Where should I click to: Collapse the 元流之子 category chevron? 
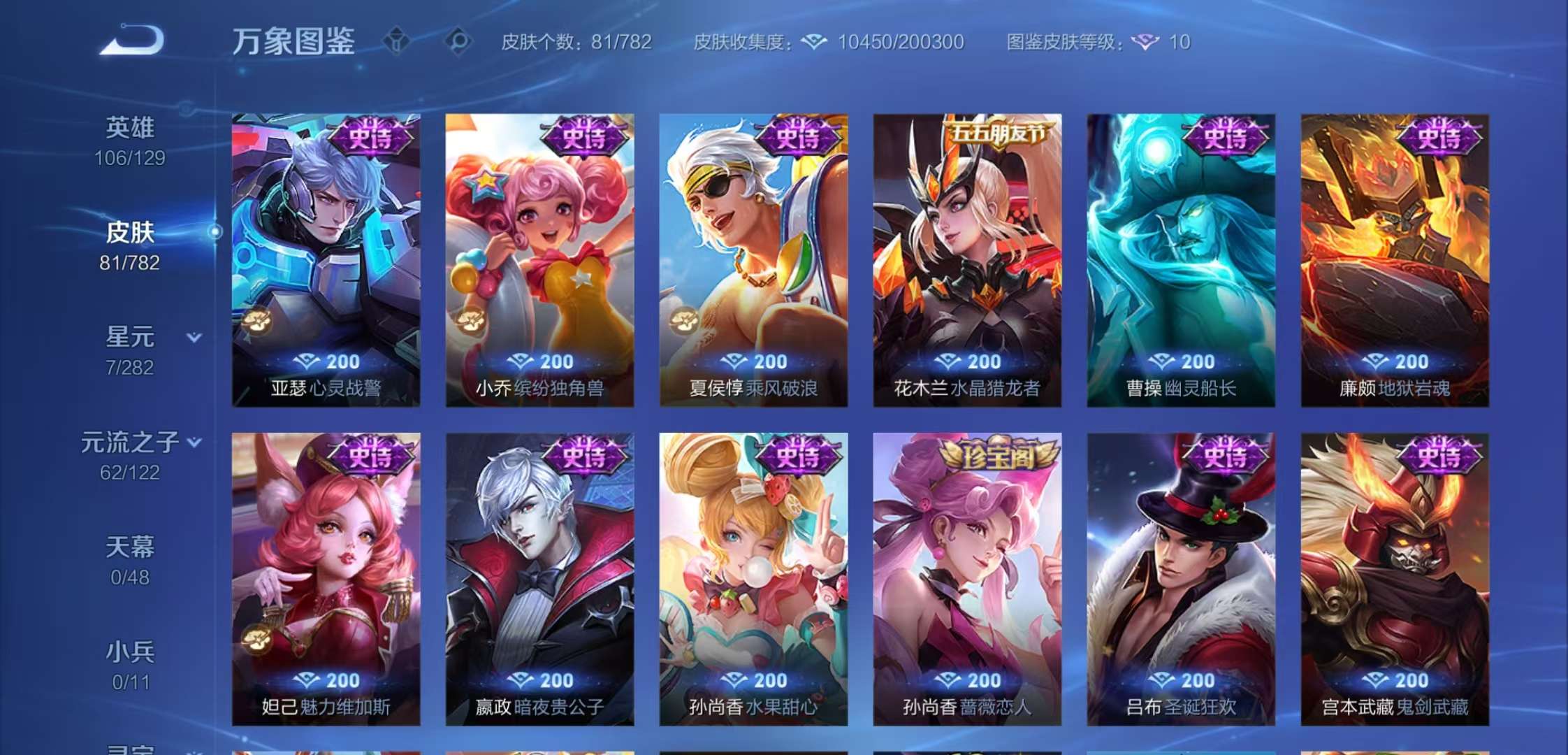coord(194,441)
